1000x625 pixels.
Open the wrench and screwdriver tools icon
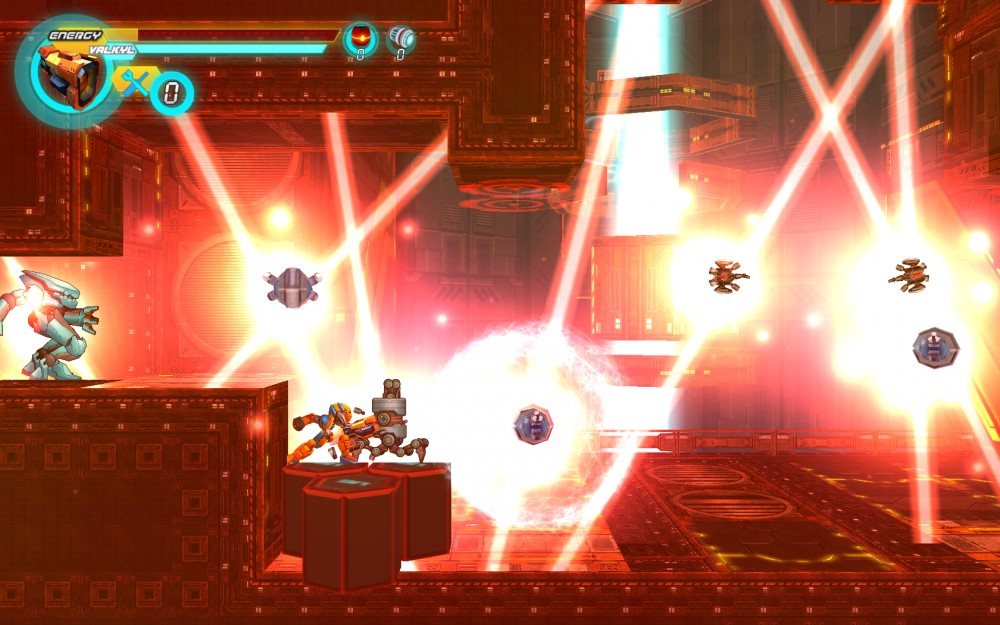[133, 82]
